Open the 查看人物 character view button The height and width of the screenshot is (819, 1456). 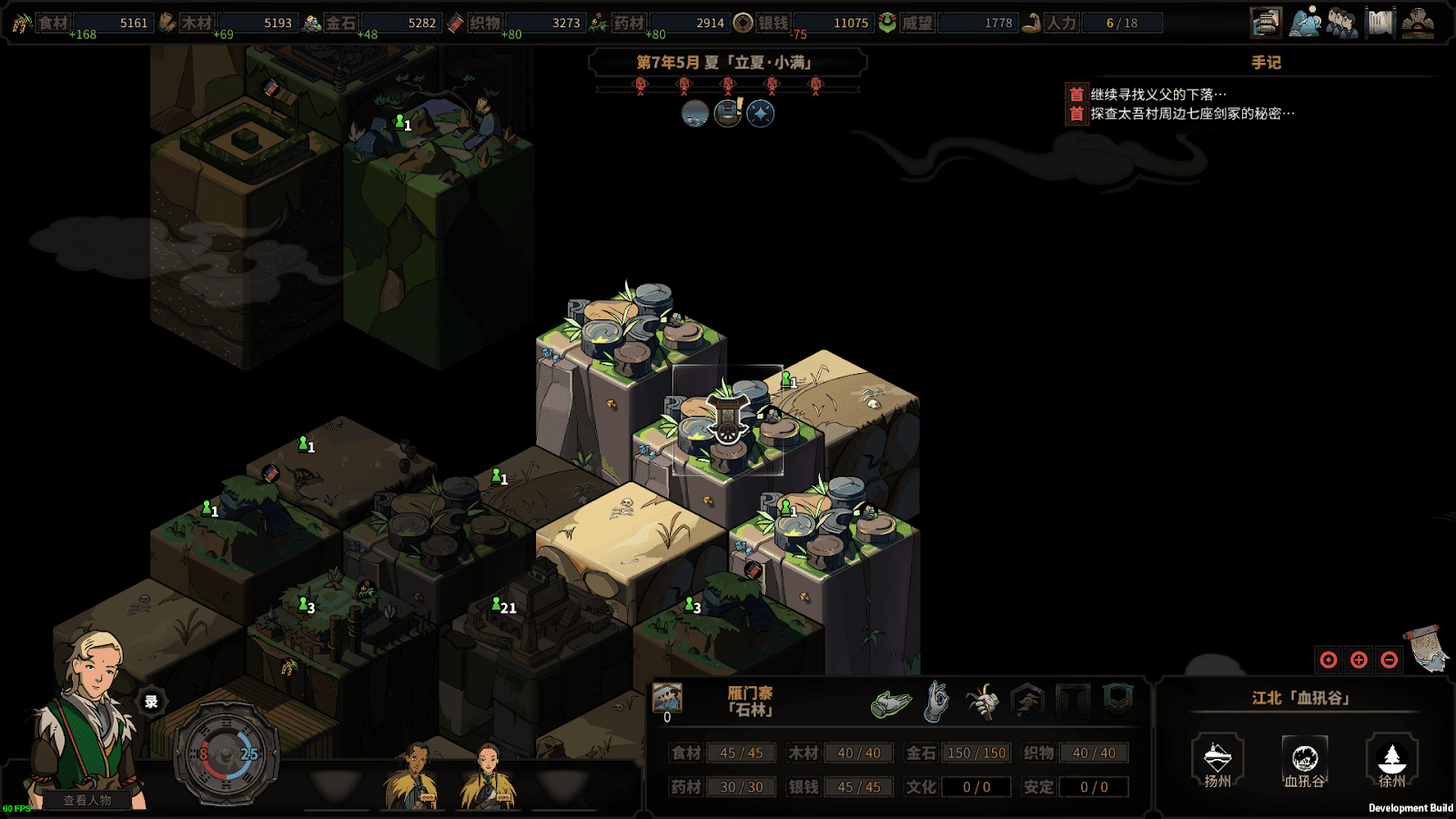87,800
